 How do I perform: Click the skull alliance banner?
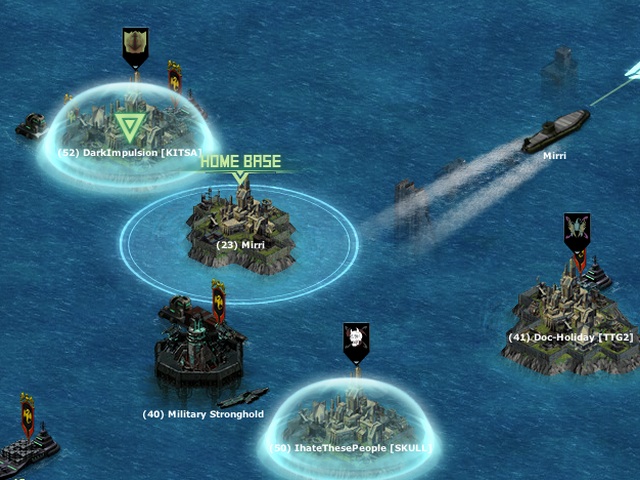point(356,340)
